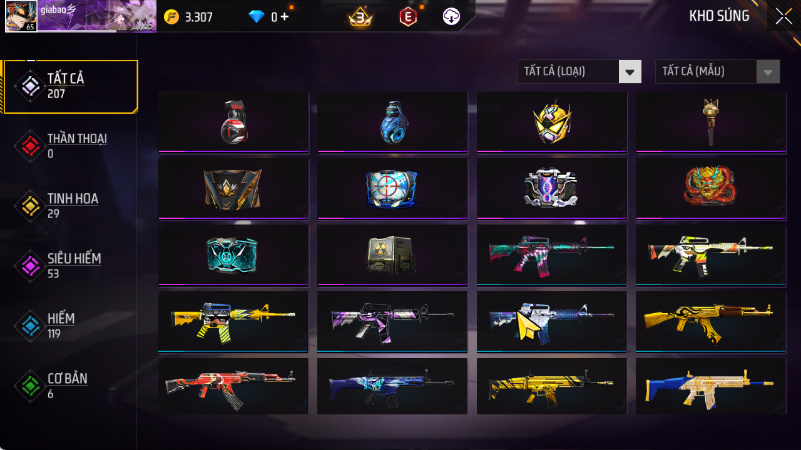Viewport: 801px width, 450px height.
Task: Select the red dragon loot box skin
Action: (710, 187)
